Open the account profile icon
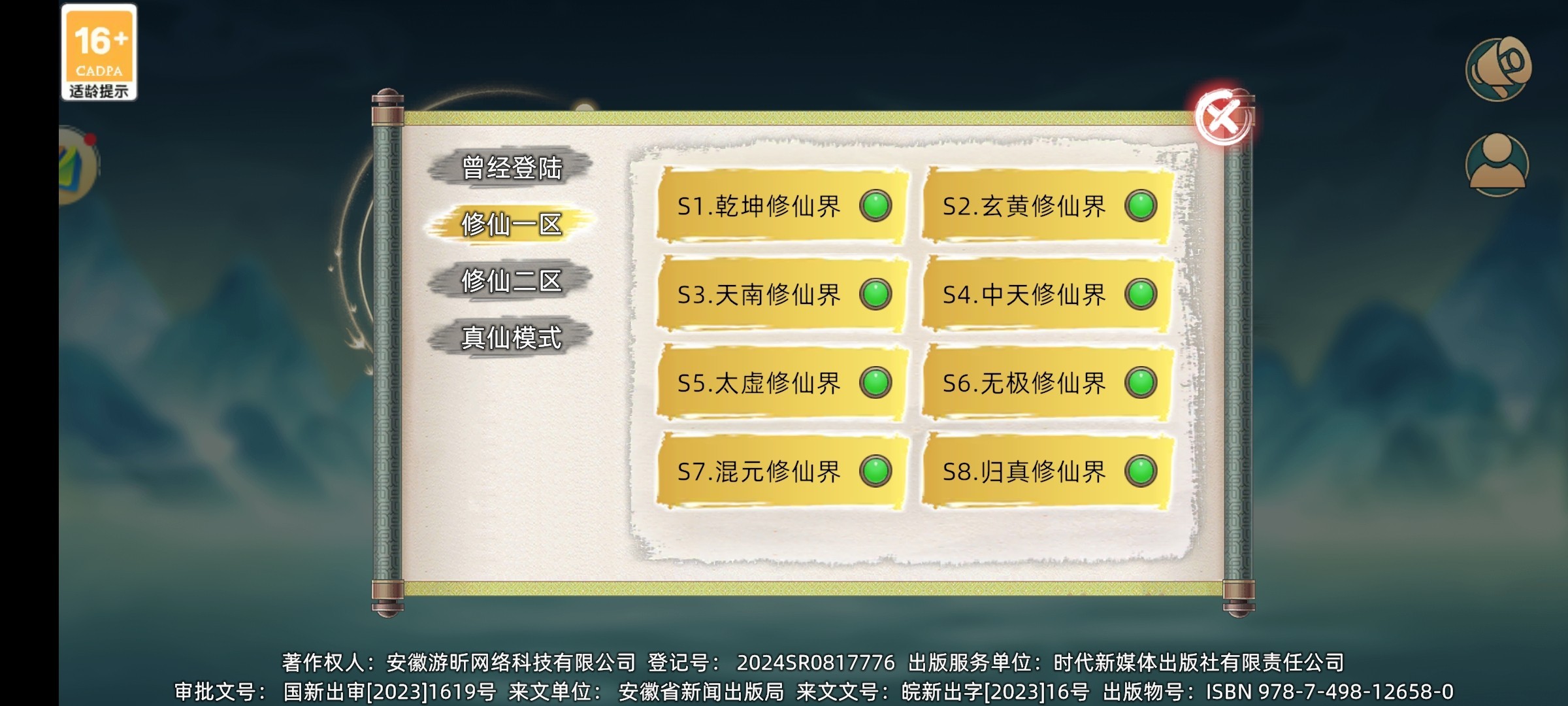This screenshot has height=706, width=1568. click(1496, 160)
